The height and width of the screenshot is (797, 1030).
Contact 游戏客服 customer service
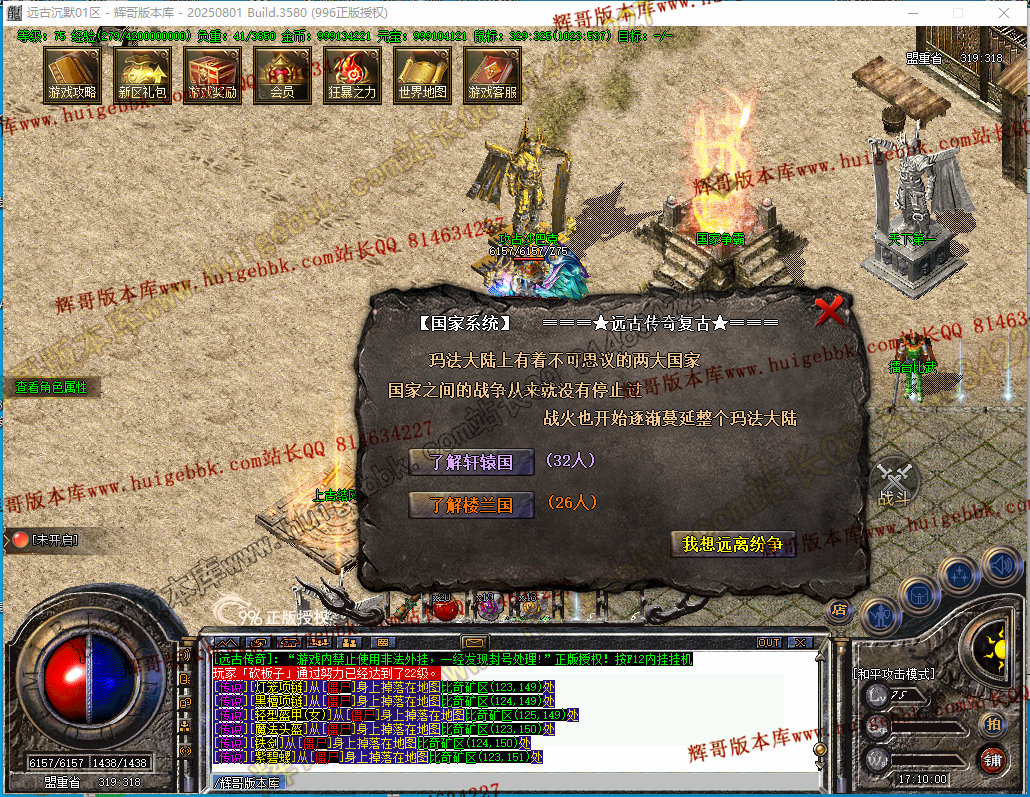coord(492,75)
